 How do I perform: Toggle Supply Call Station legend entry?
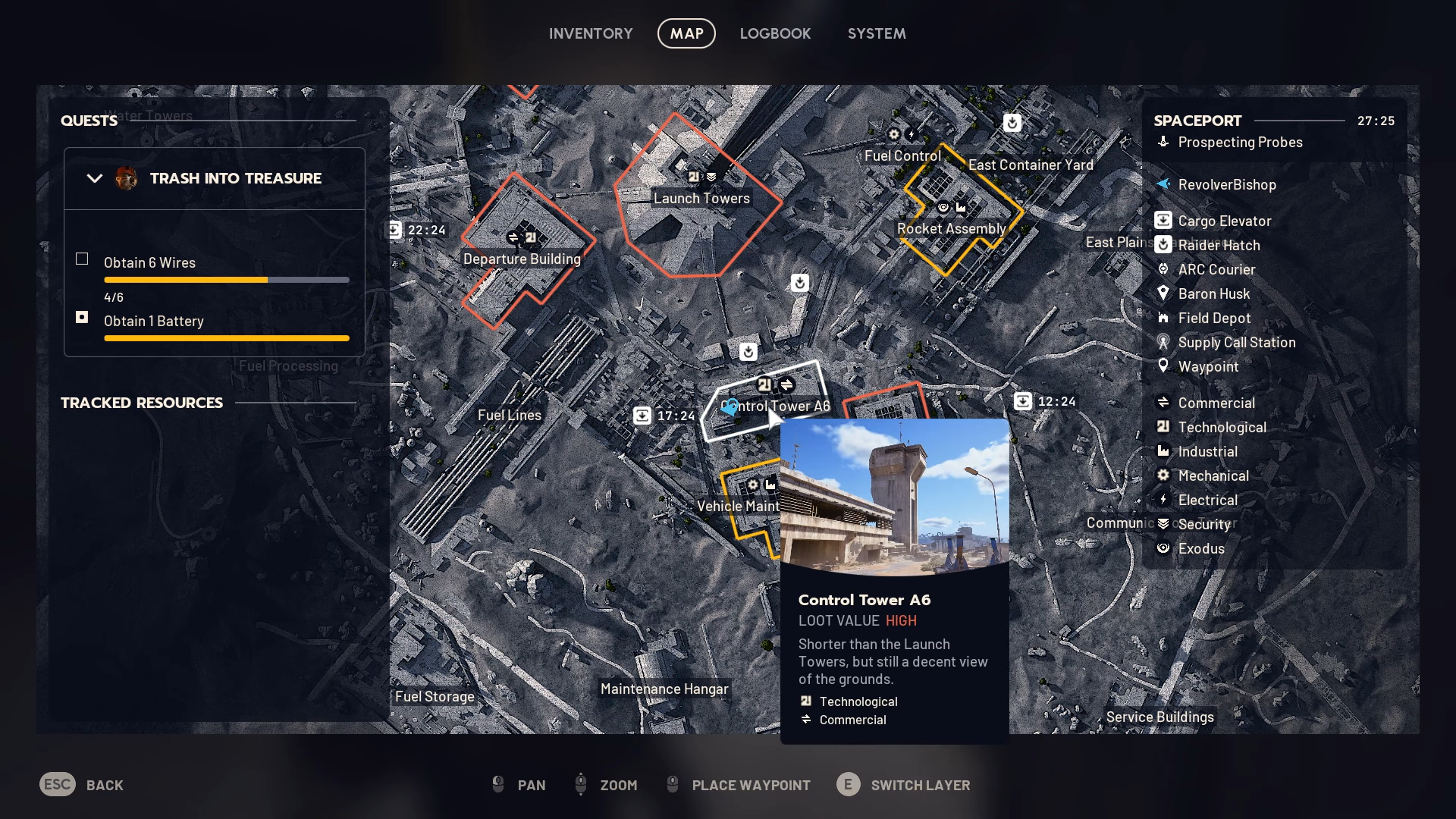(1236, 343)
